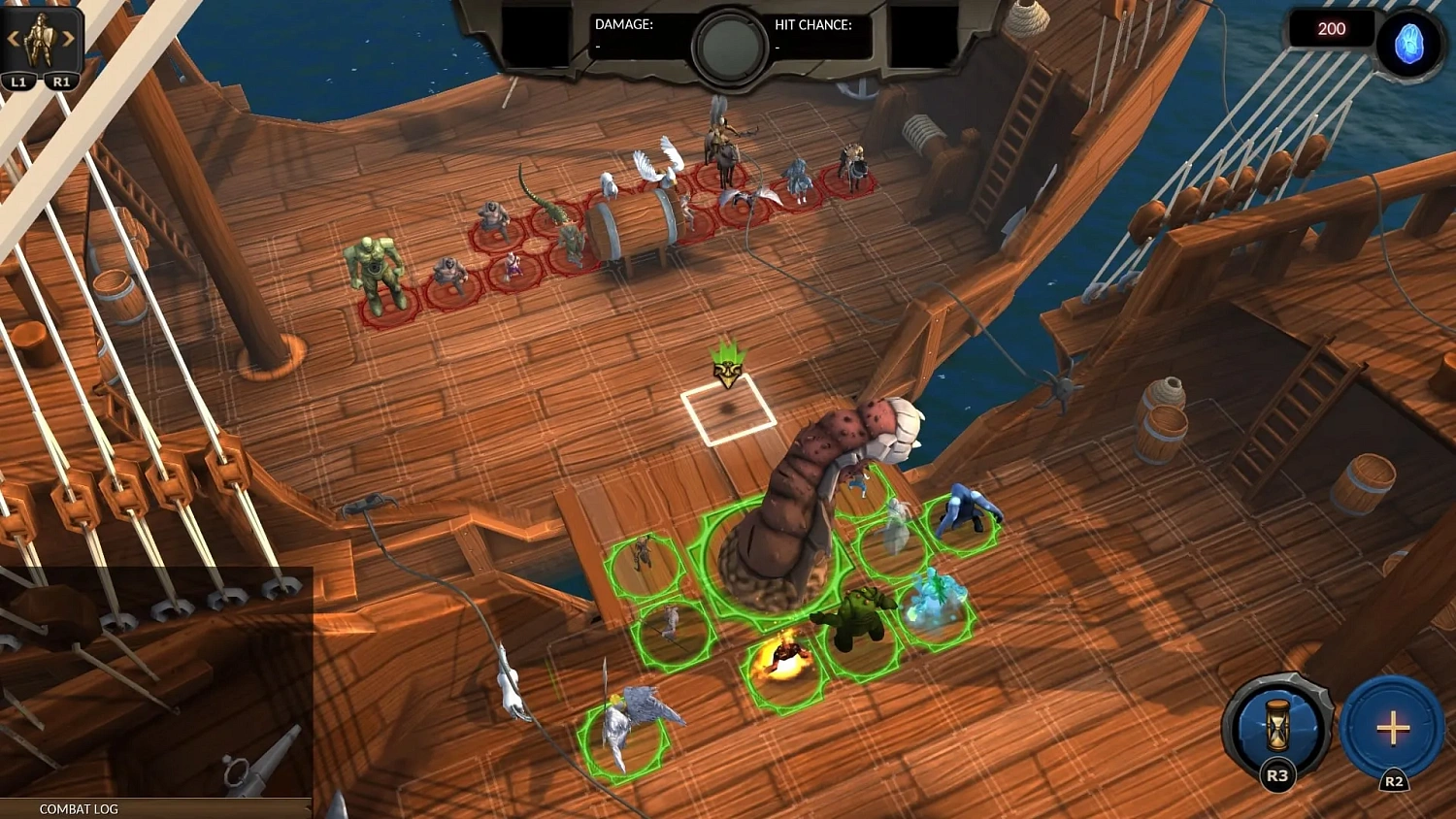Image resolution: width=1456 pixels, height=819 pixels.
Task: Click the 200 counter in top right
Action: coord(1331,29)
